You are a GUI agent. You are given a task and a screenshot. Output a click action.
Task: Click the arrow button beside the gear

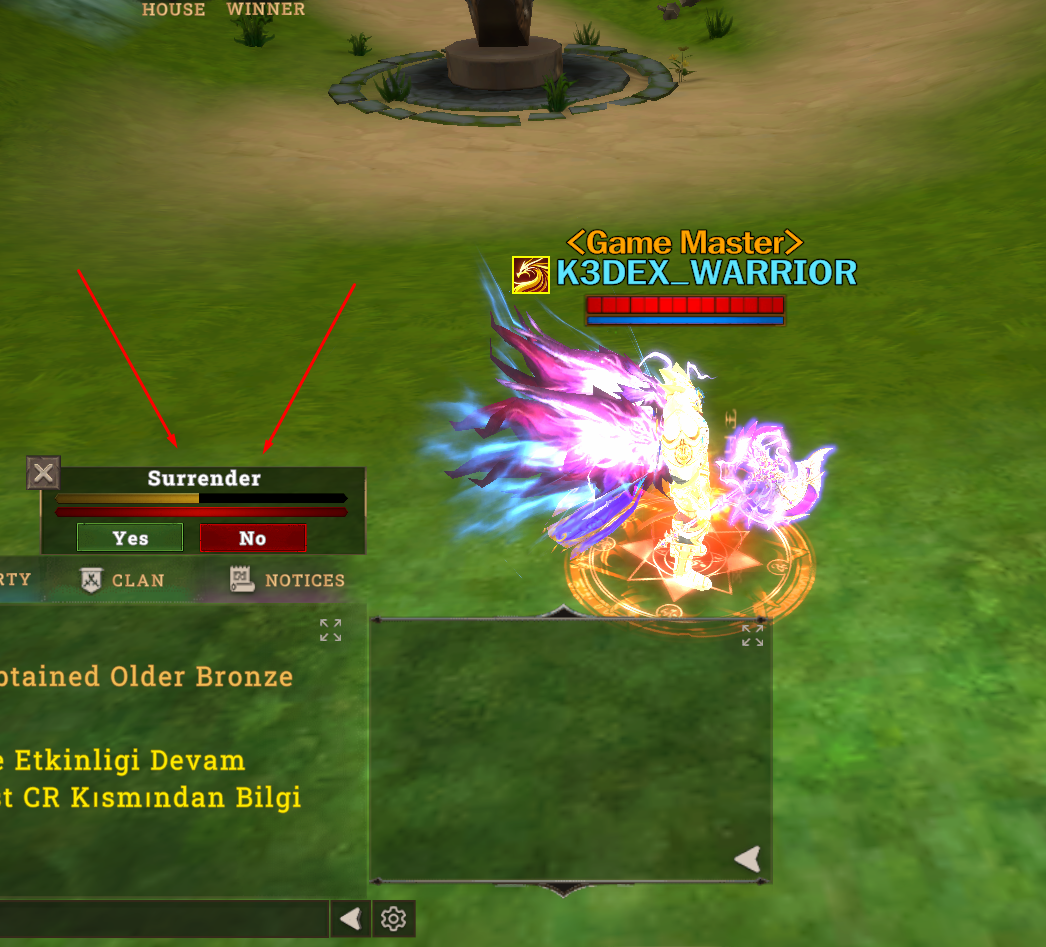coord(350,918)
